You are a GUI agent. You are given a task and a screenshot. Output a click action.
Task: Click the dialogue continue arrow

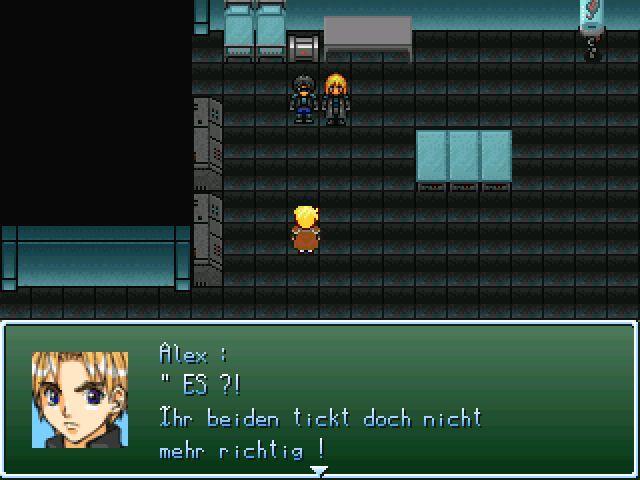(319, 469)
